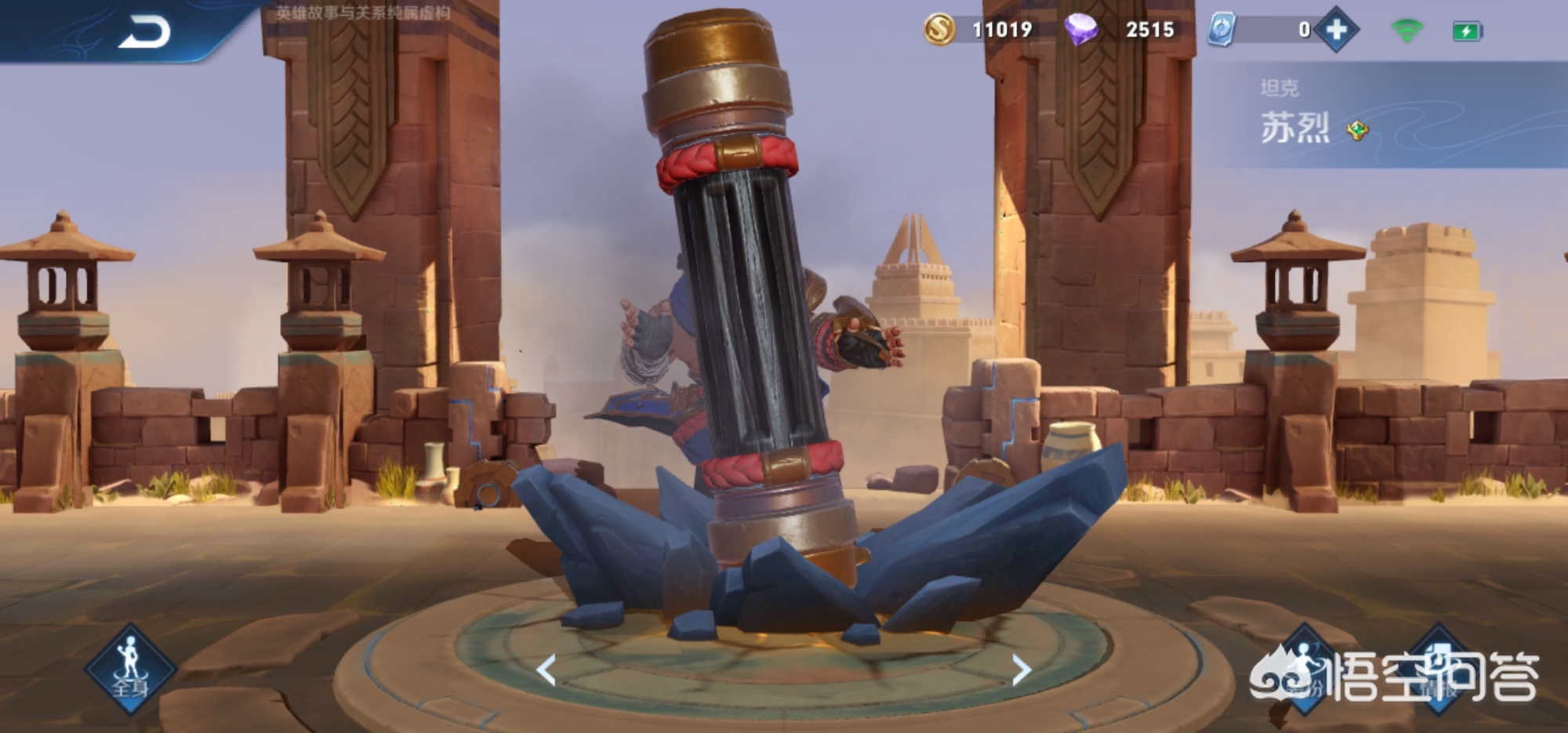Viewport: 1568px width, 733px height.
Task: Open the gold coin balance
Action: pyautogui.click(x=940, y=30)
